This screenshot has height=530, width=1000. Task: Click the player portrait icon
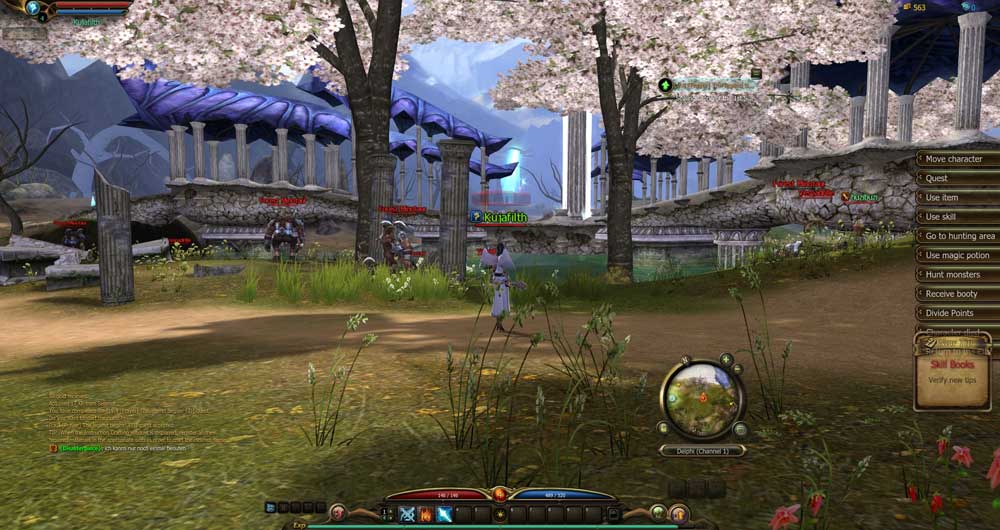tap(33, 8)
